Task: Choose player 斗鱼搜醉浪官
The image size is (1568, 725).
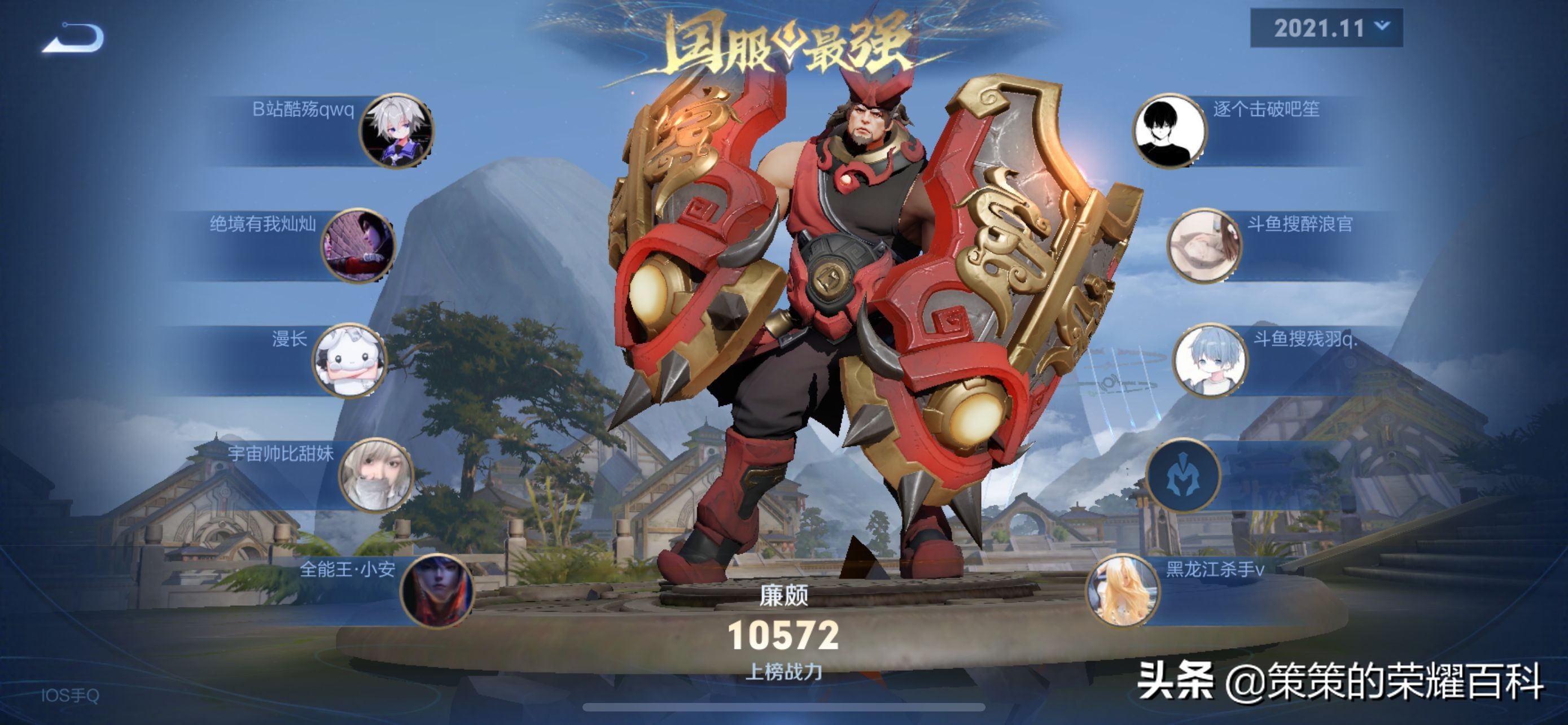Action: coord(1203,245)
